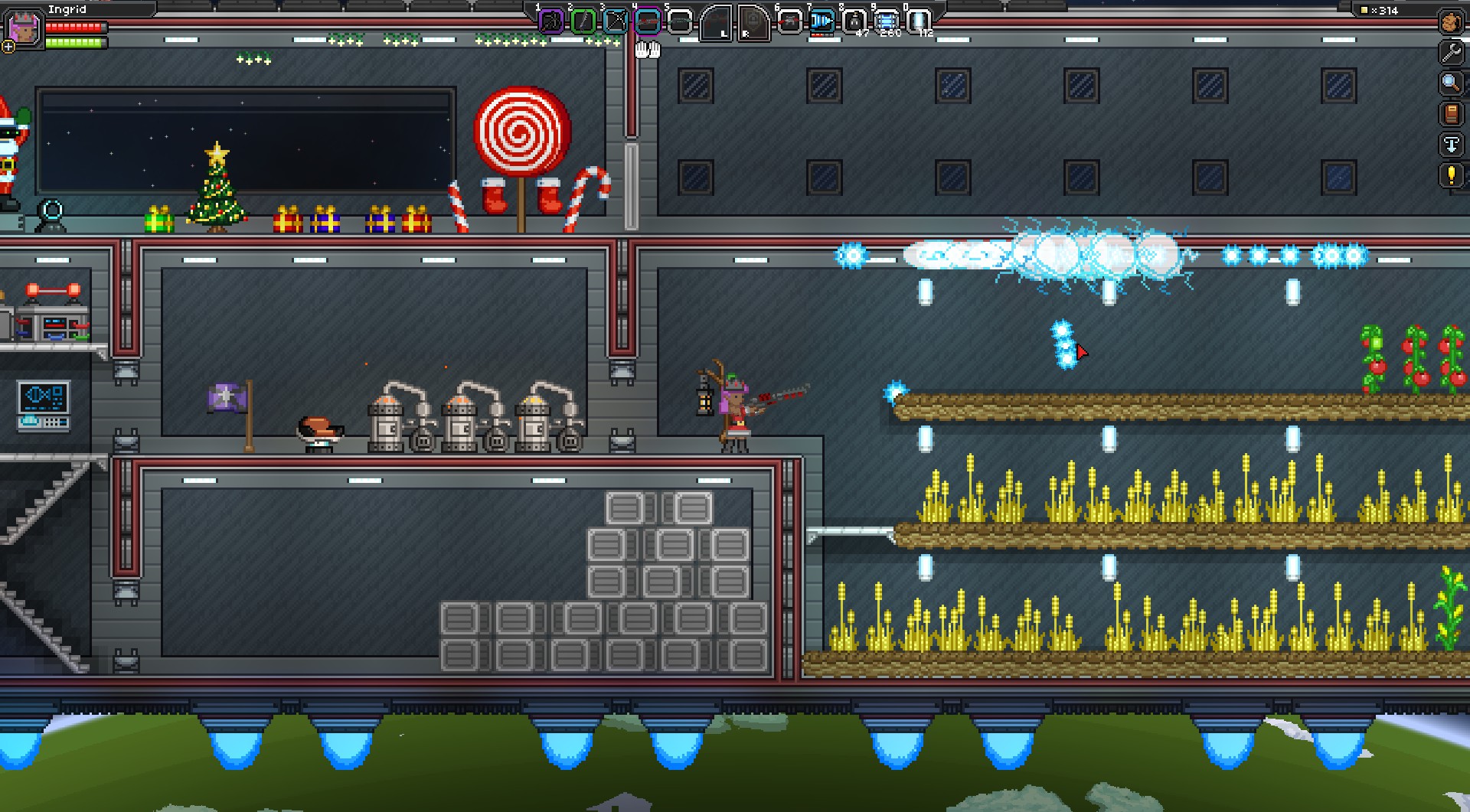The width and height of the screenshot is (1470, 812).
Task: Open the codex book icon
Action: click(1451, 114)
